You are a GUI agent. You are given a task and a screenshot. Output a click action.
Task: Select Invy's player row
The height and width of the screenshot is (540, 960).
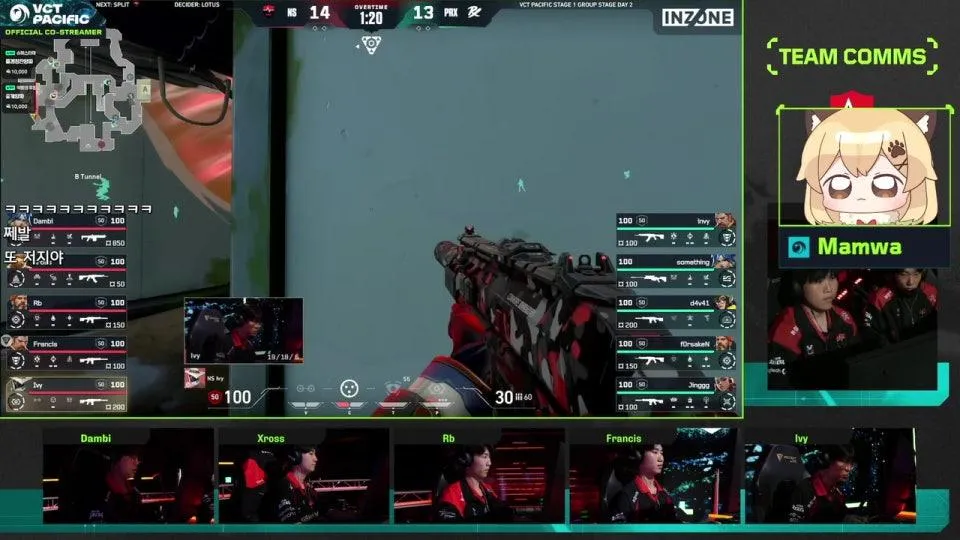(676, 230)
